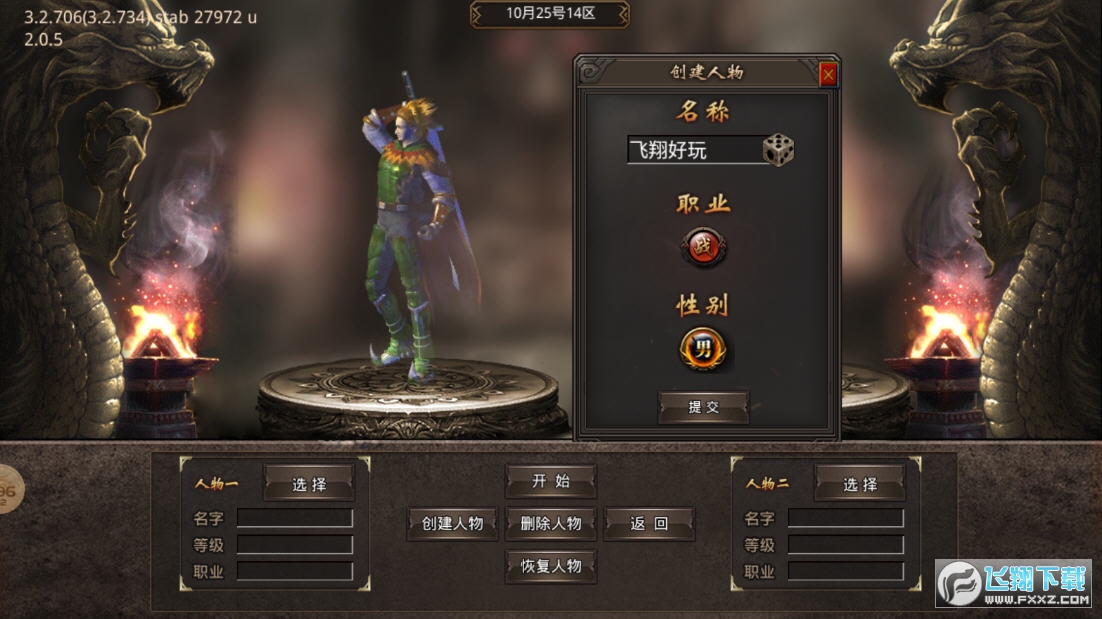Choose the 男 male gender icon
The height and width of the screenshot is (619, 1102).
[704, 350]
